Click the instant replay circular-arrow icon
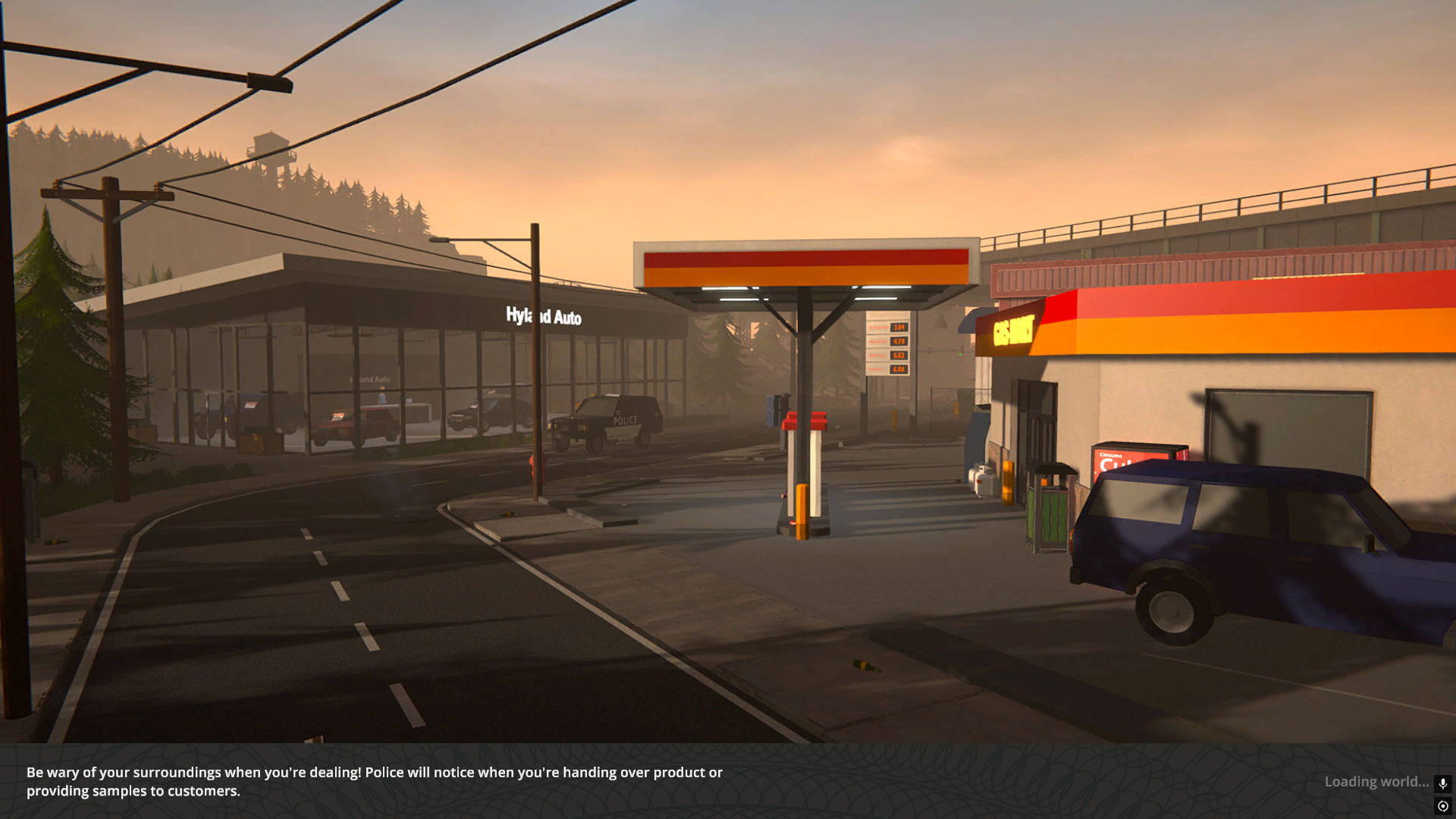Image resolution: width=1456 pixels, height=819 pixels. tap(1442, 806)
